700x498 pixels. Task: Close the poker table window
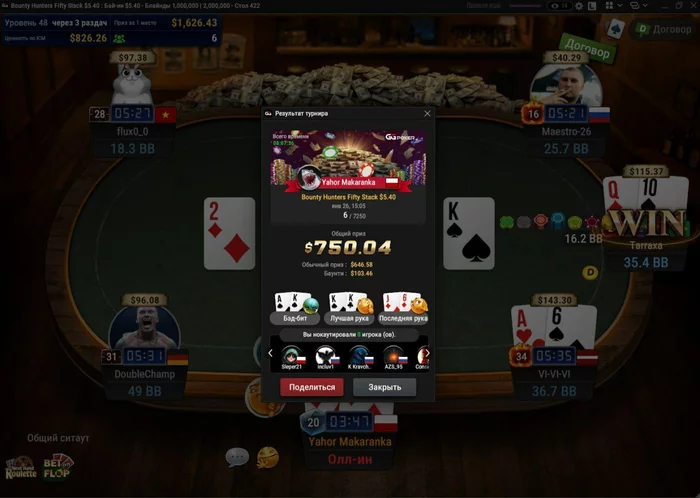tap(690, 7)
